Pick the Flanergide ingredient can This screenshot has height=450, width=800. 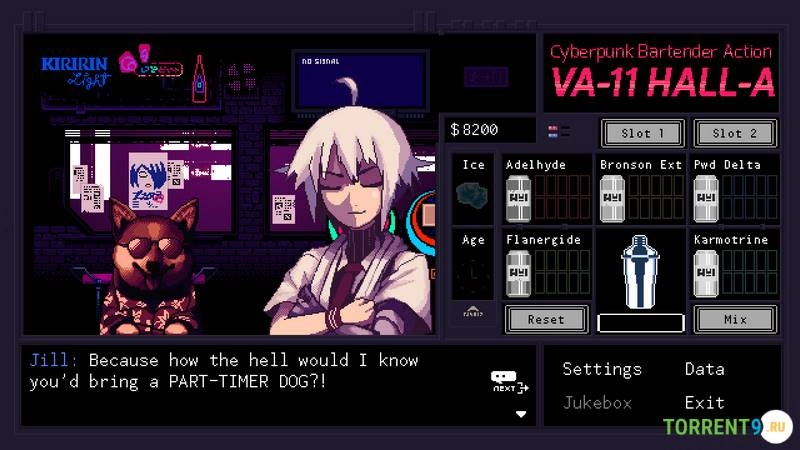point(518,271)
